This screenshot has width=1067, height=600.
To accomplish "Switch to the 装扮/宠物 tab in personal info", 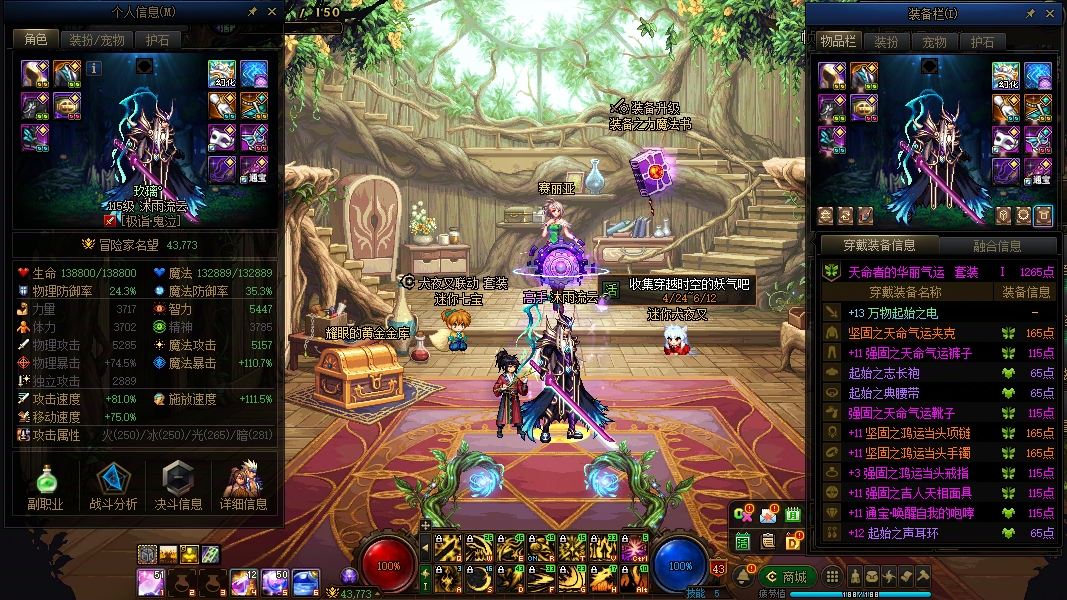I will (x=97, y=40).
